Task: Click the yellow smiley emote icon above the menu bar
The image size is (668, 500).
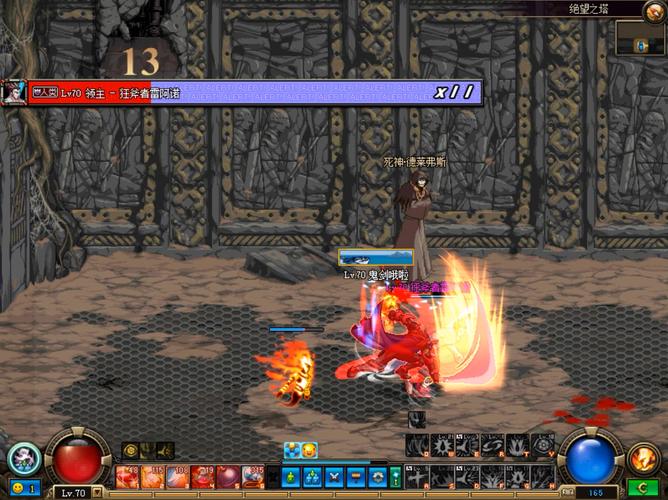Action: [x=309, y=451]
